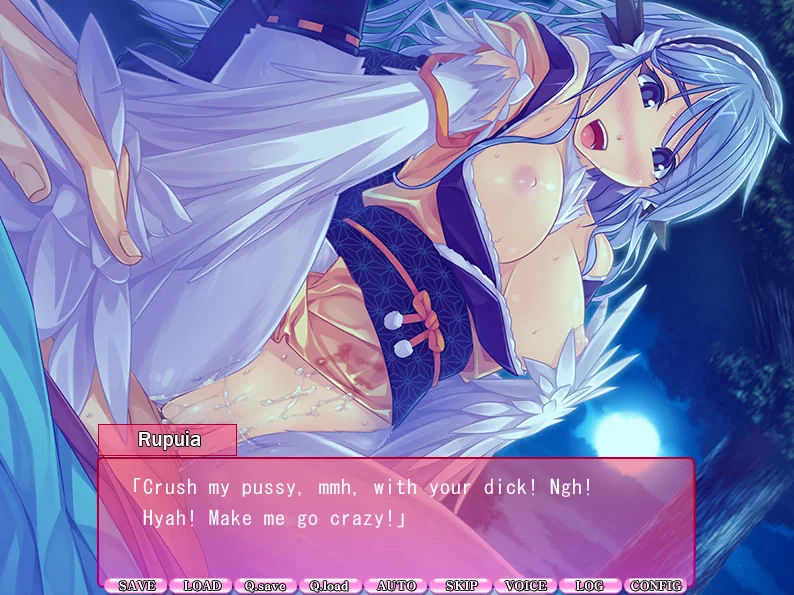Screen dimensions: 794x595
Task: Activate the SKIP button
Action: [x=461, y=586]
